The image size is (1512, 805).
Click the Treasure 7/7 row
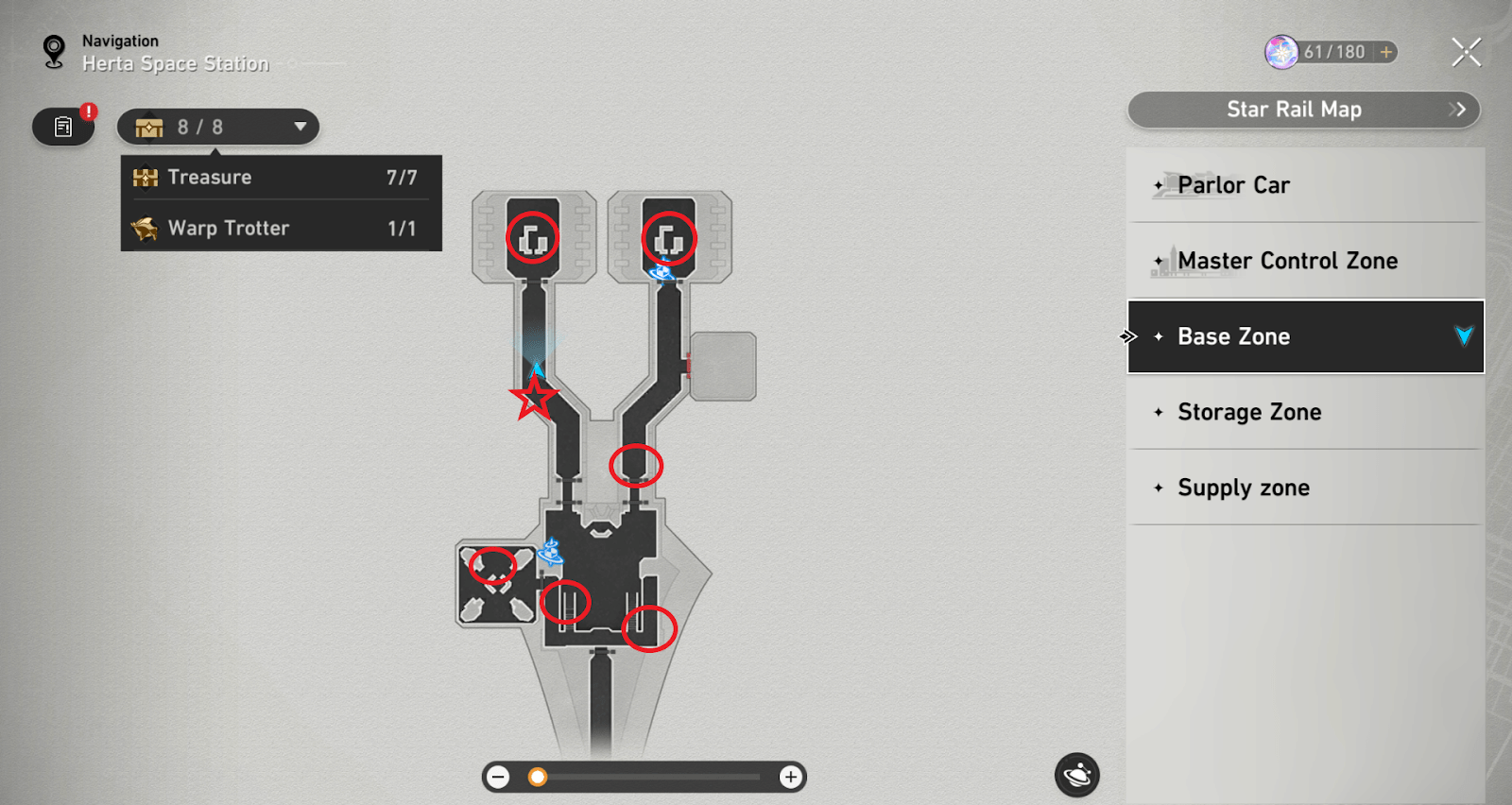tap(281, 178)
